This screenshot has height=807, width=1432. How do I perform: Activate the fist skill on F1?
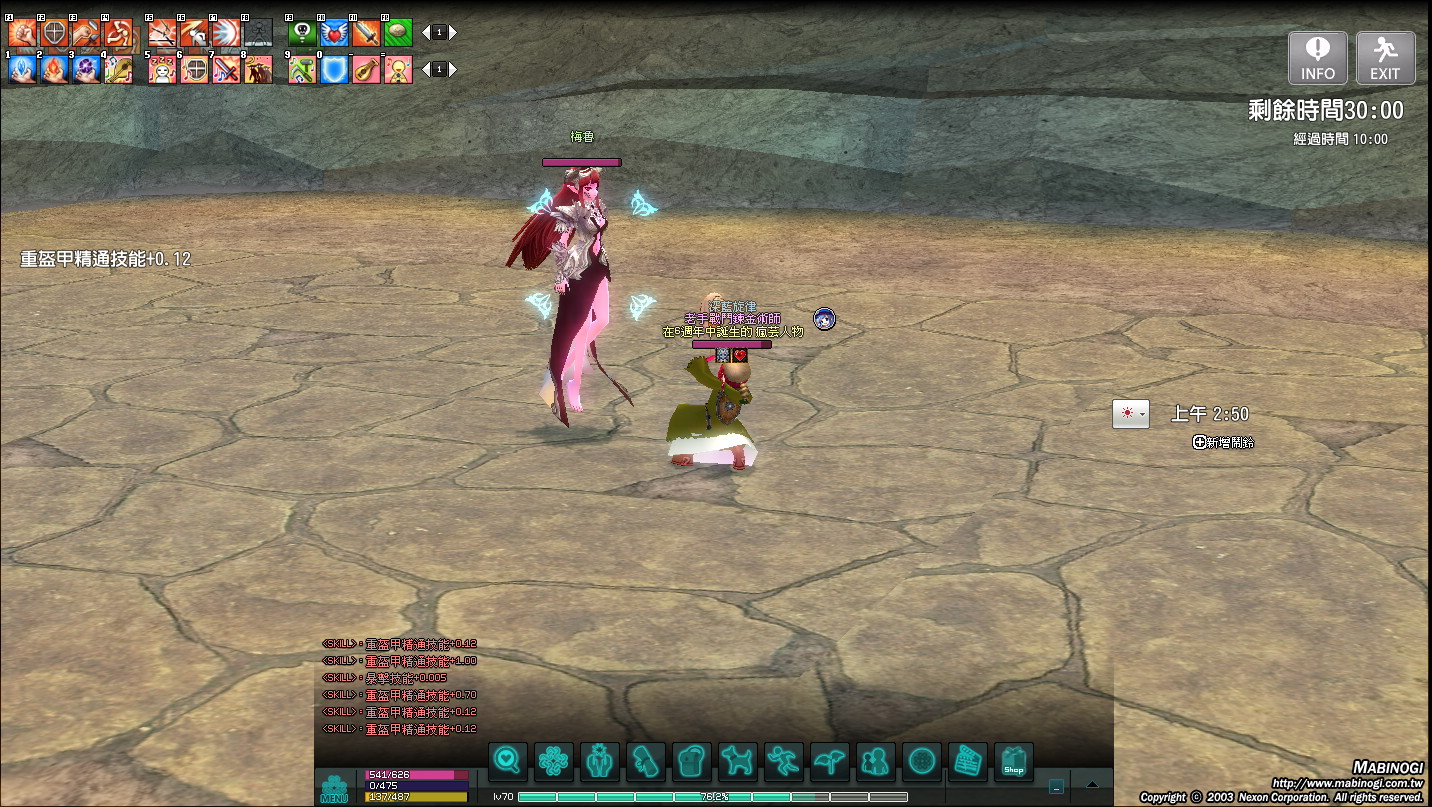pyautogui.click(x=22, y=33)
